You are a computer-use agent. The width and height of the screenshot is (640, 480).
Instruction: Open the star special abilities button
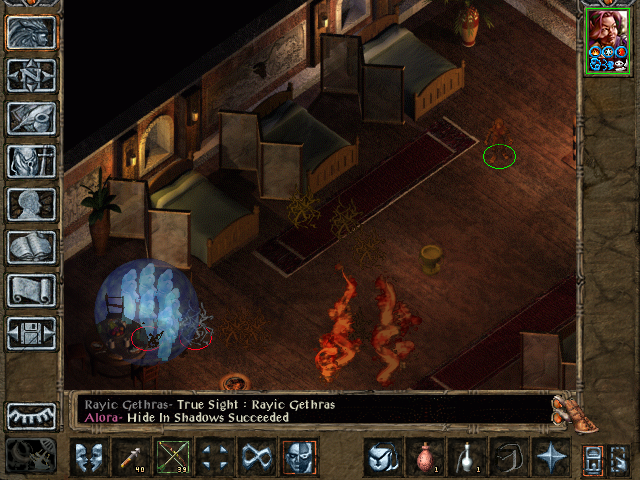[550, 457]
